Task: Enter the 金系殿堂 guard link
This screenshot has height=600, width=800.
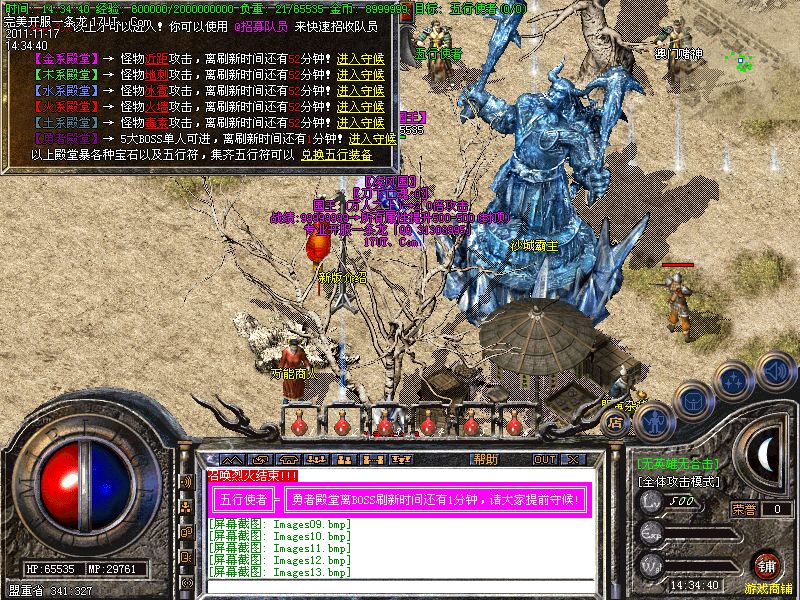Action: pos(360,60)
